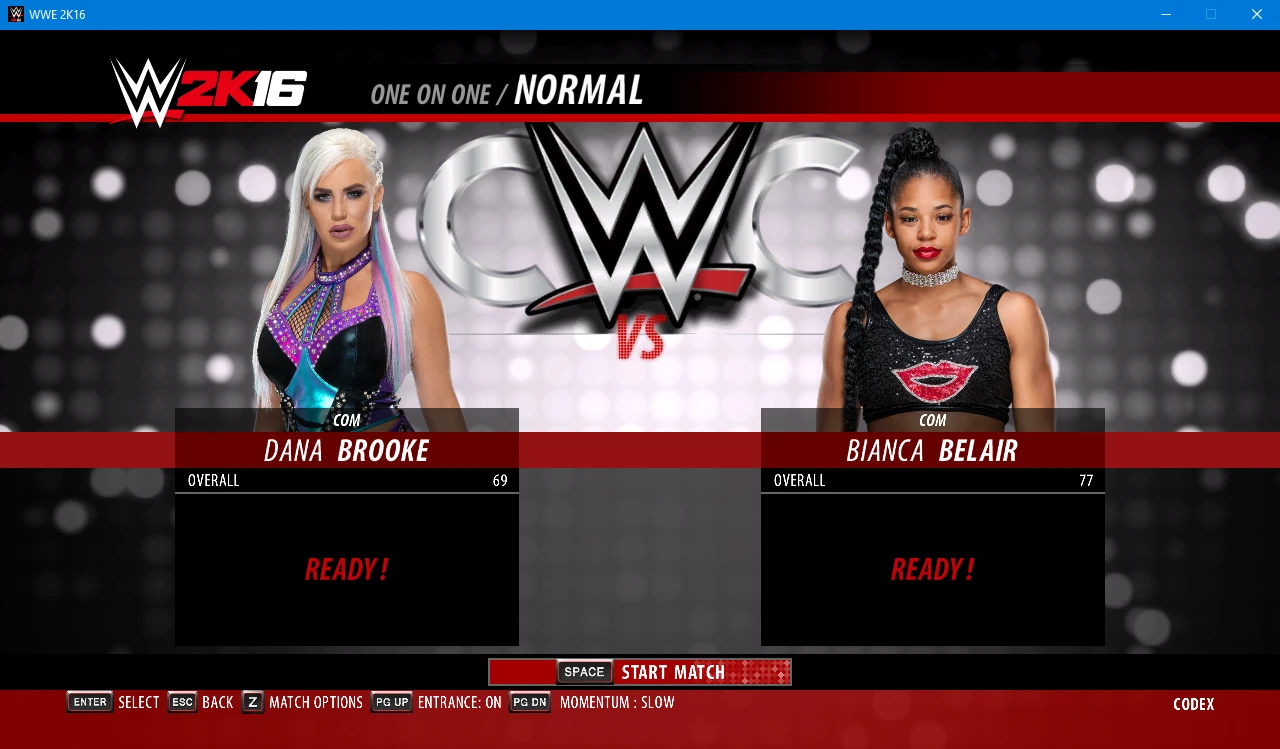Click the SPACE badge on Start Match
Image resolution: width=1280 pixels, height=749 pixels.
point(583,671)
